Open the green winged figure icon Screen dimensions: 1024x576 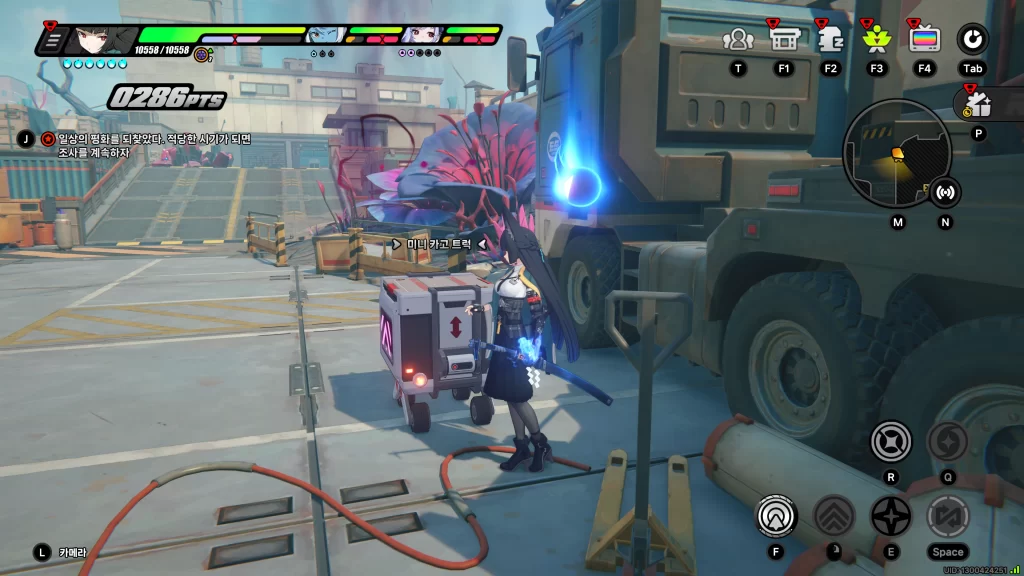pyautogui.click(x=876, y=40)
